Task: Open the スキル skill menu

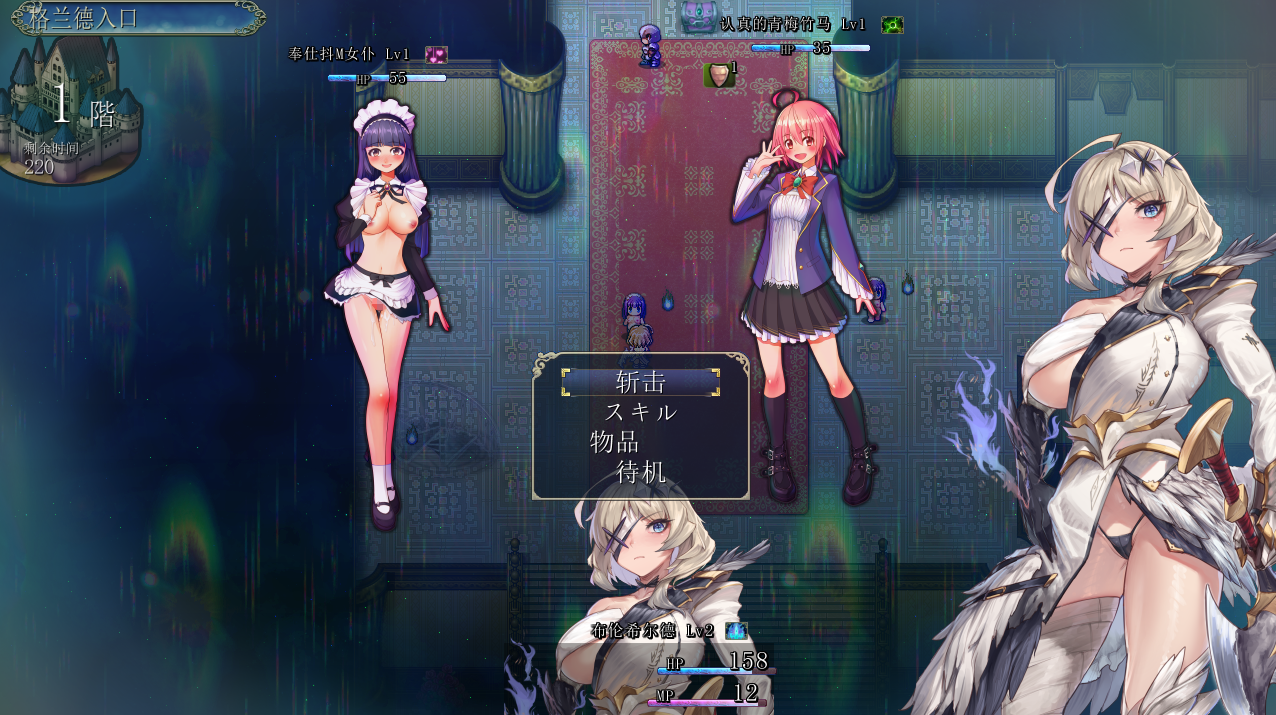Action: coord(641,412)
